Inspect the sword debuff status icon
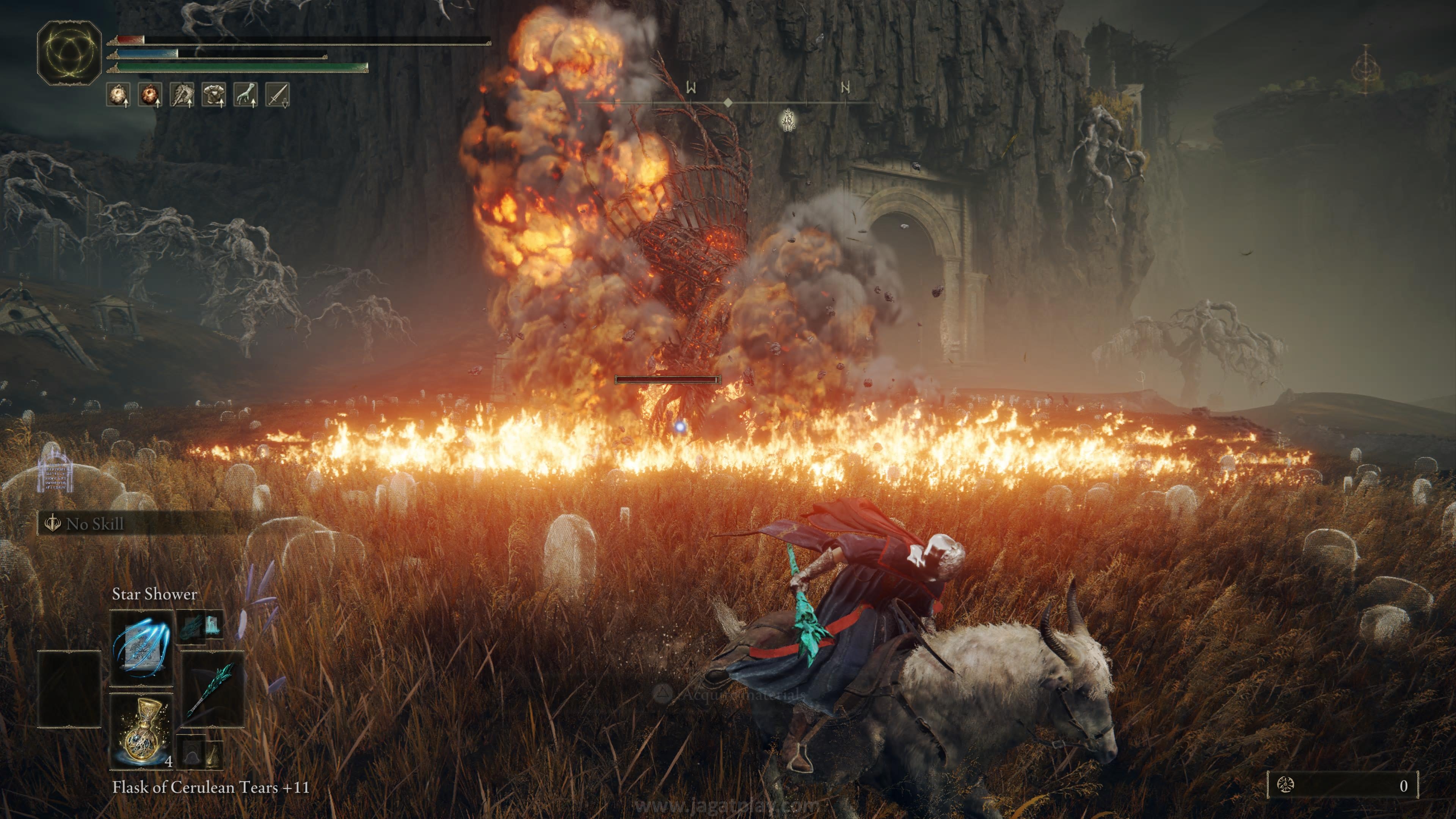The width and height of the screenshot is (1456, 819). coord(278,94)
